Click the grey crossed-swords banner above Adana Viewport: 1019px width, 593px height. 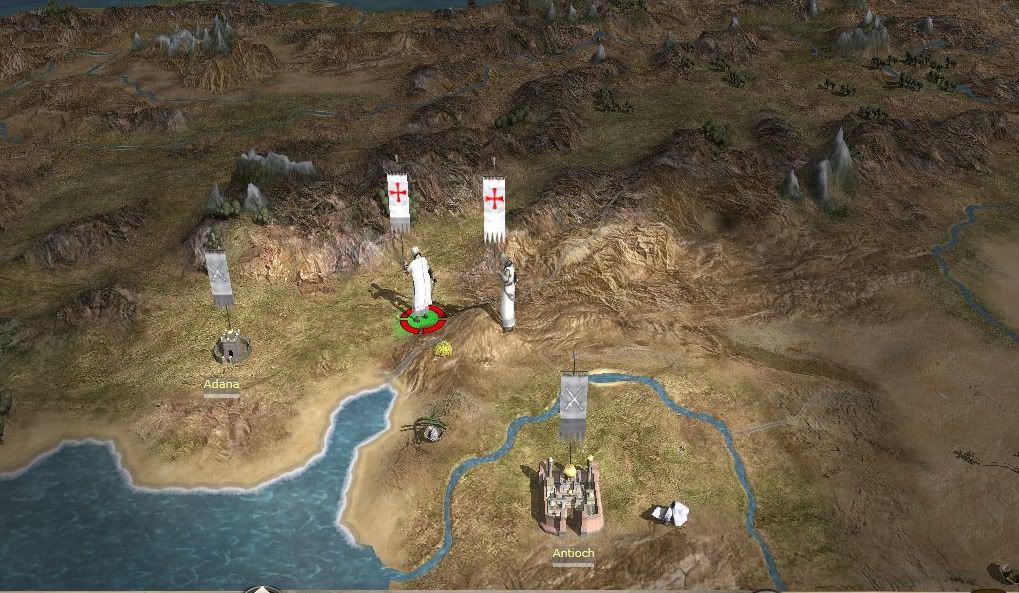coord(218,277)
